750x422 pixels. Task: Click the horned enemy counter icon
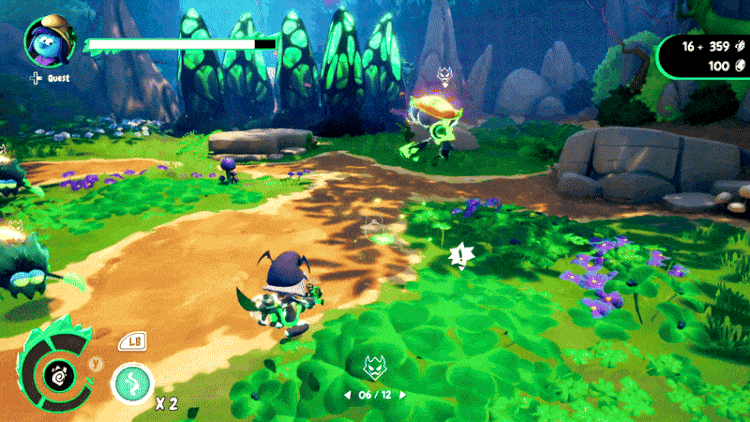pos(375,367)
